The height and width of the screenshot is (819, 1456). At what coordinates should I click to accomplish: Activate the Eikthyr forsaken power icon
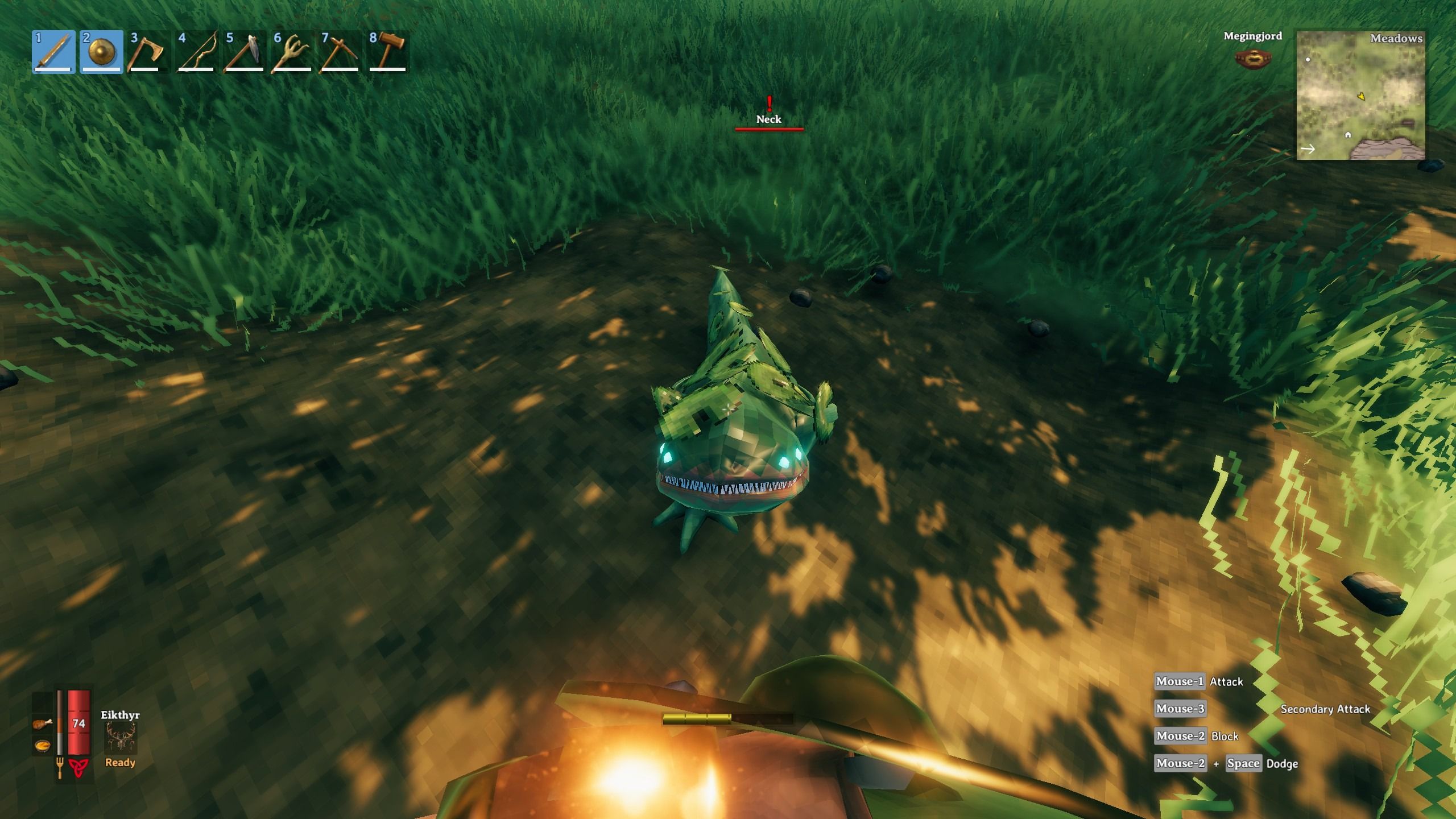(x=120, y=737)
